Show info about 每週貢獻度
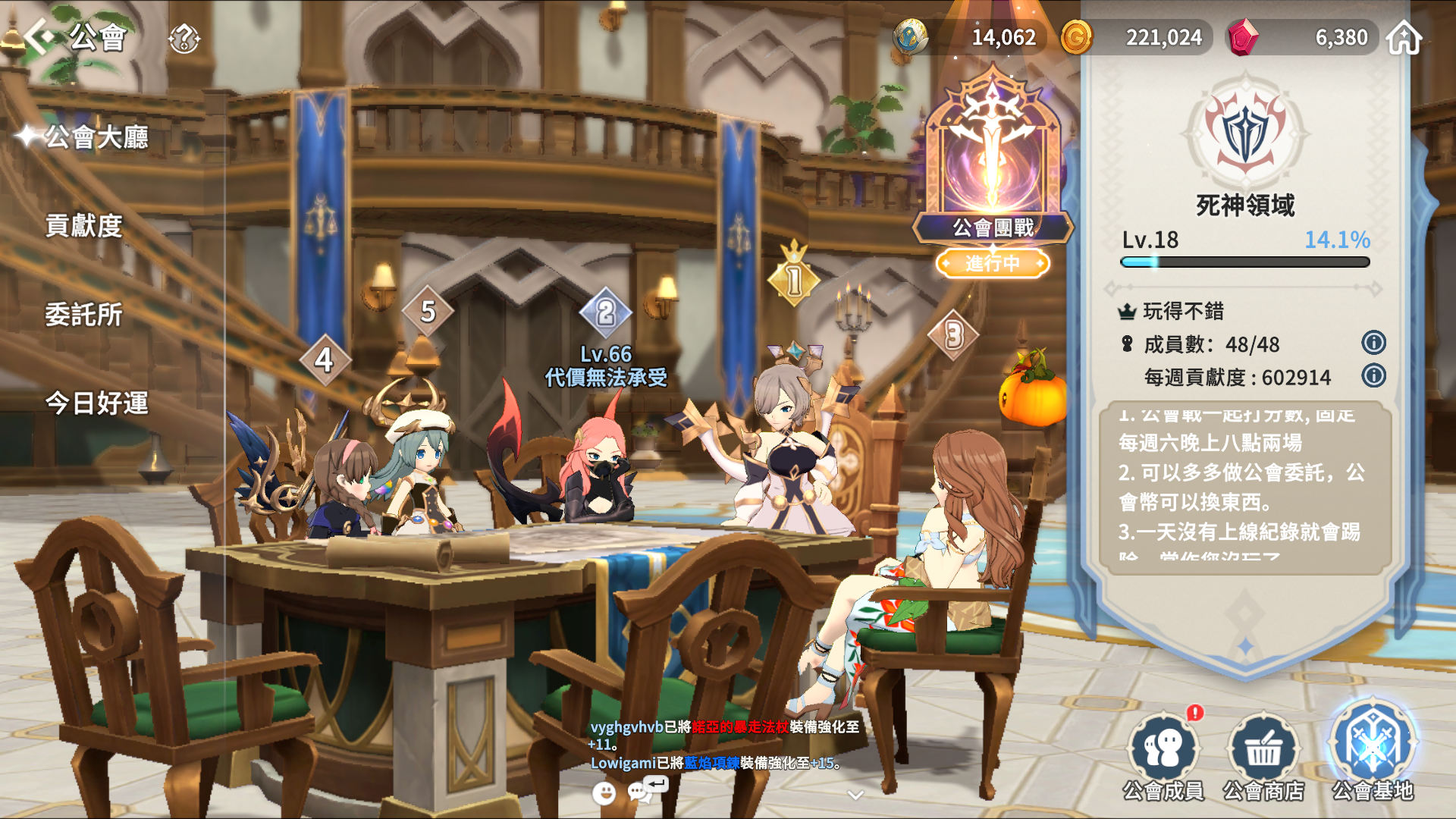The height and width of the screenshot is (819, 1456). (1373, 376)
